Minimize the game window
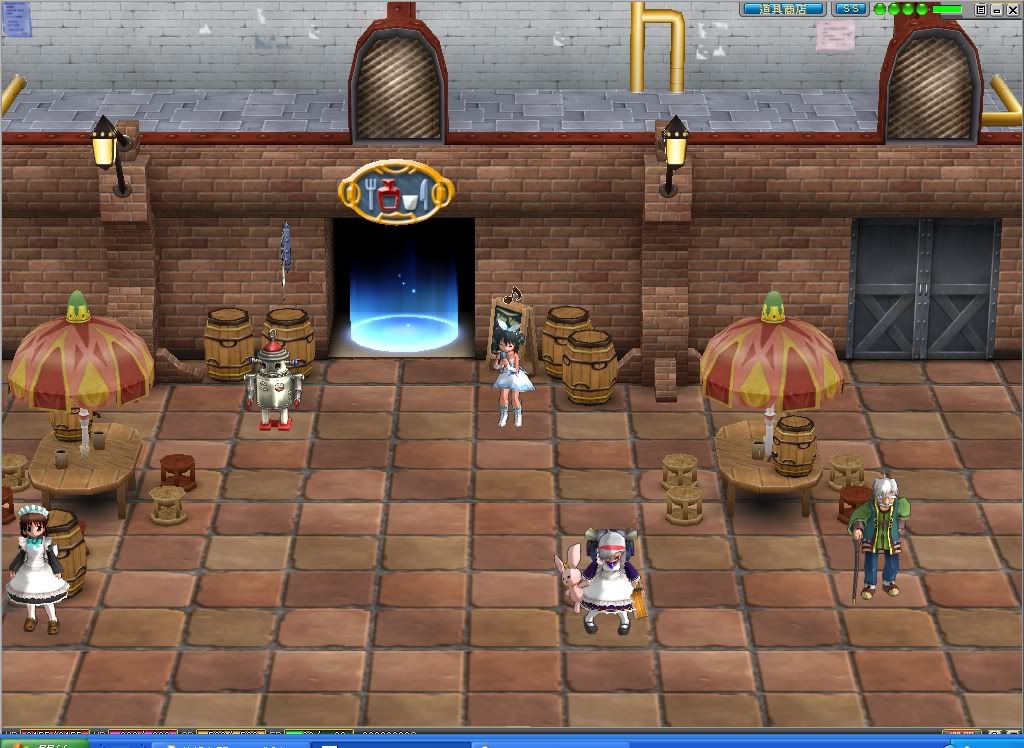Image resolution: width=1024 pixels, height=748 pixels. tap(996, 9)
